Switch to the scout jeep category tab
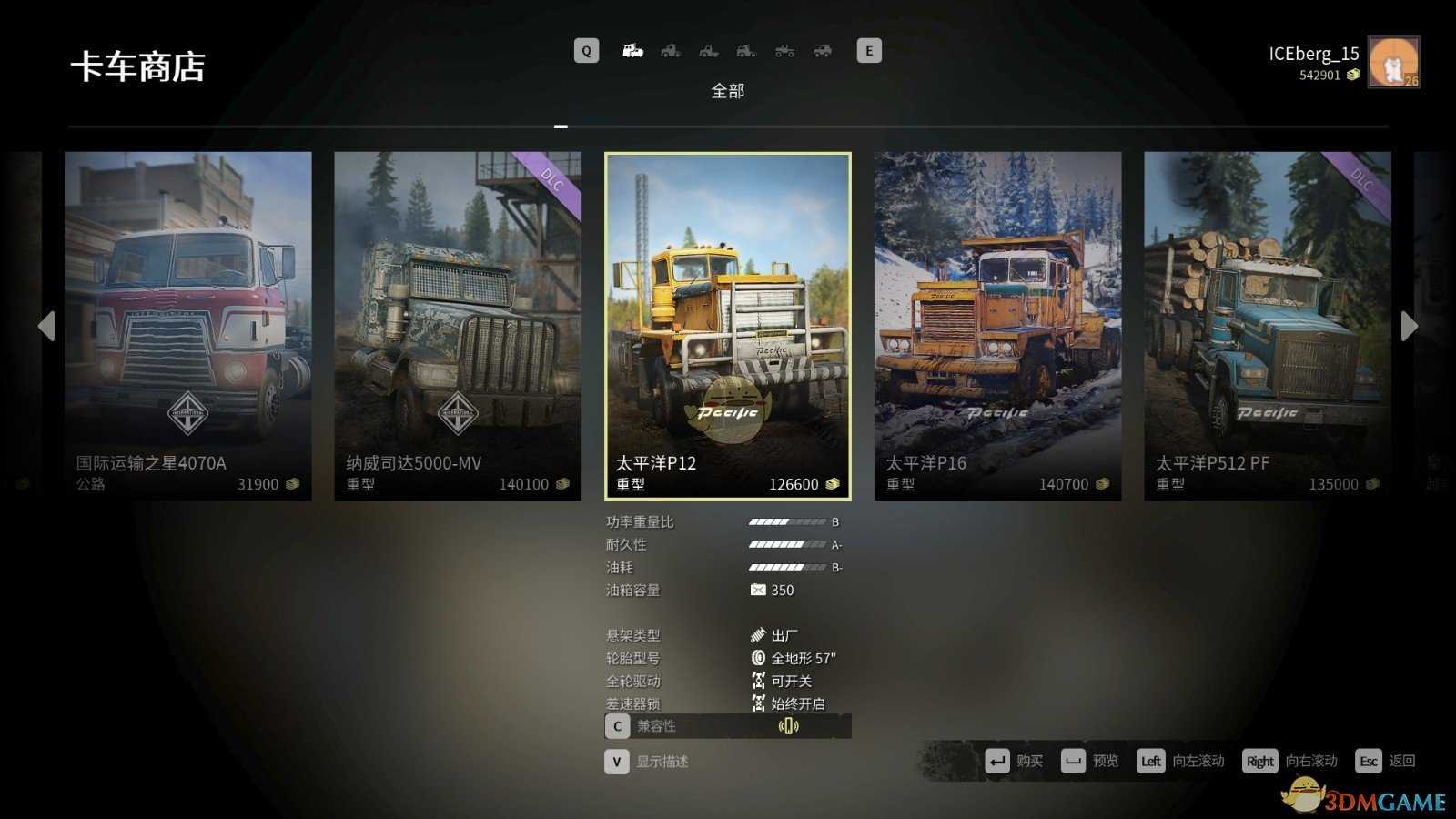This screenshot has width=1456, height=819. click(823, 51)
